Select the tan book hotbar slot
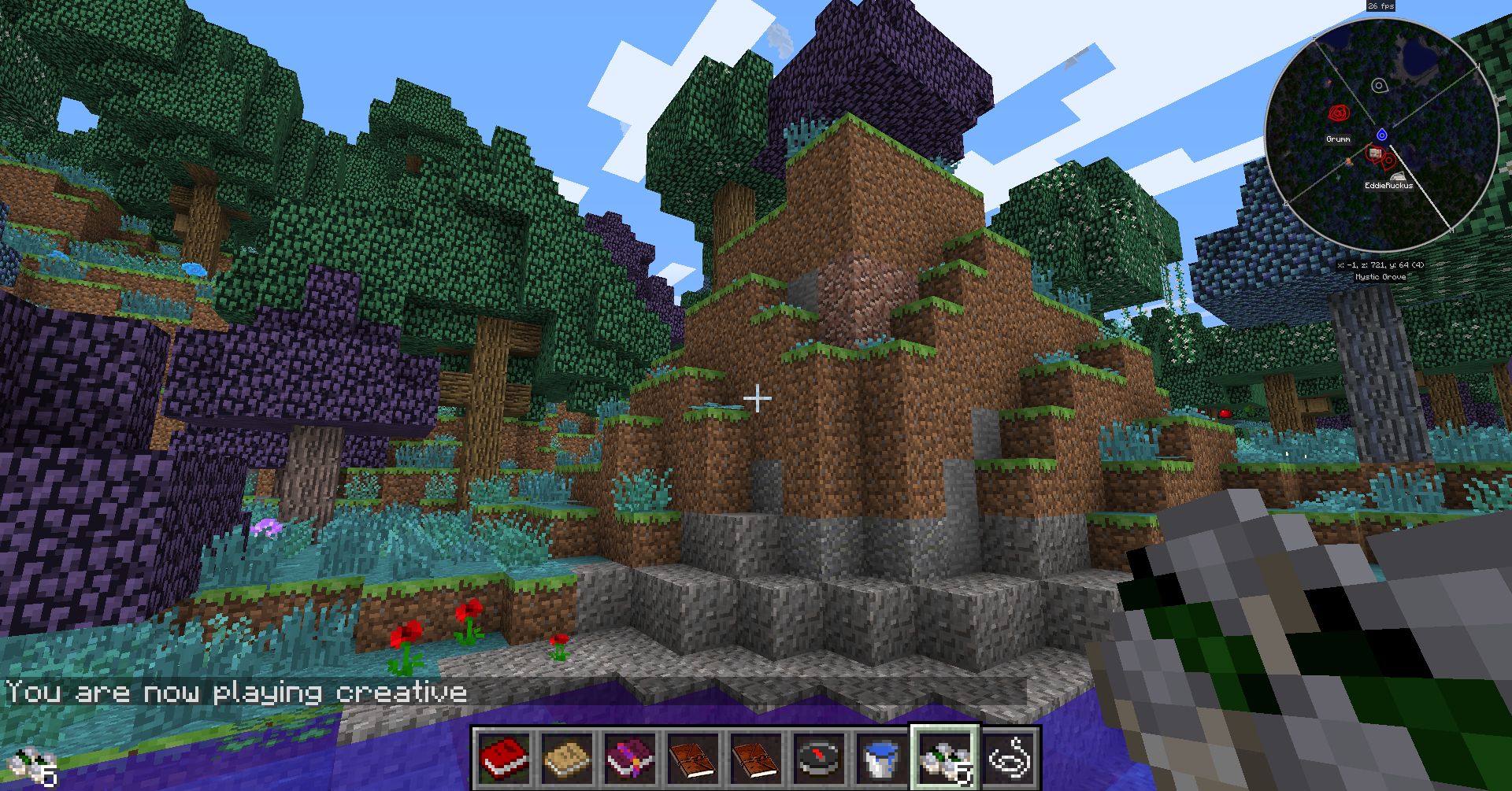Image resolution: width=1512 pixels, height=791 pixels. click(x=567, y=758)
